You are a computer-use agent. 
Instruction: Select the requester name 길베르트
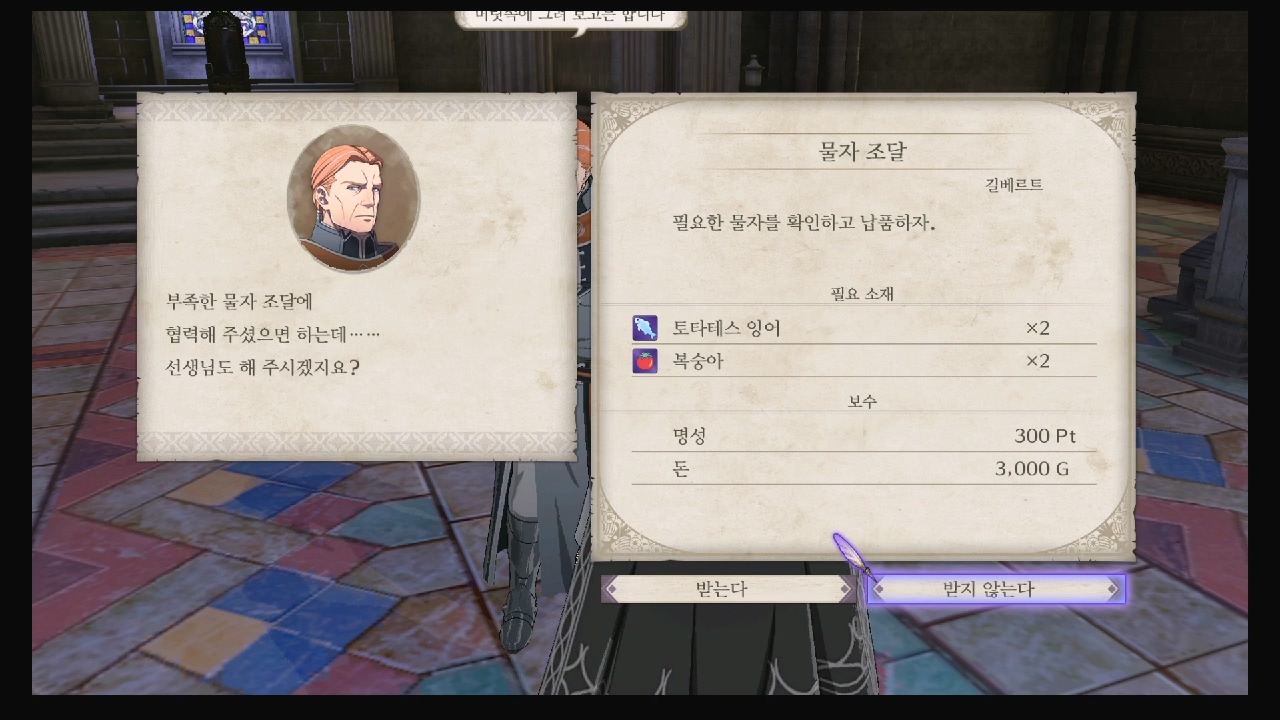point(1014,184)
